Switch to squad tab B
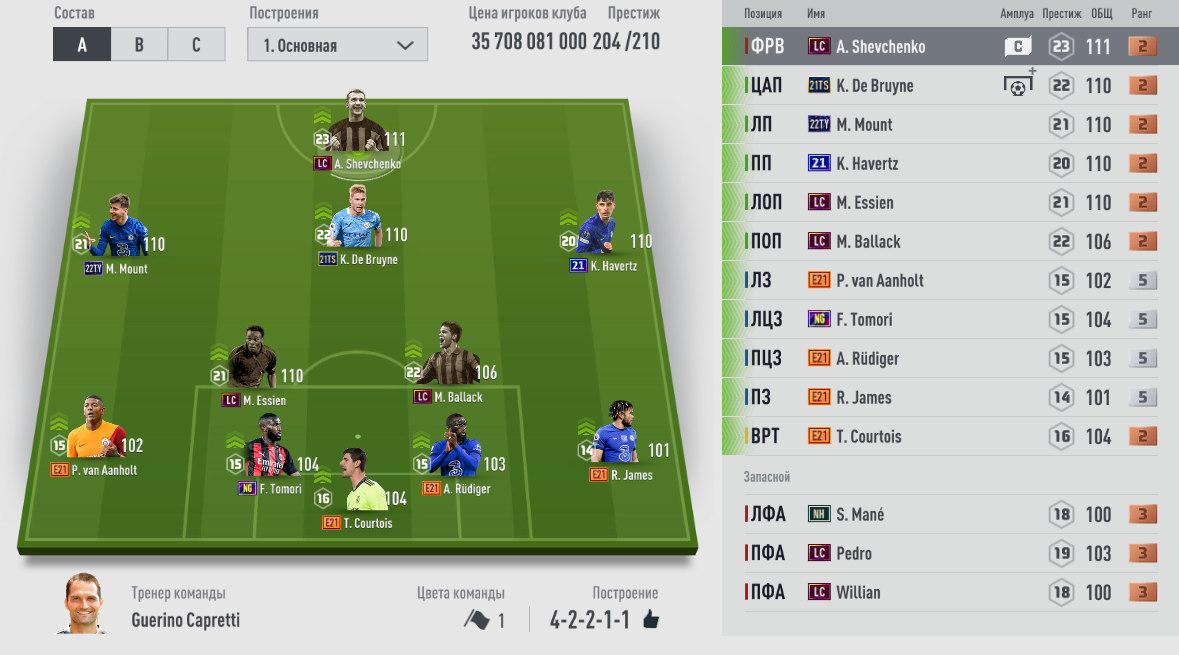This screenshot has height=655, width=1179. tap(139, 45)
